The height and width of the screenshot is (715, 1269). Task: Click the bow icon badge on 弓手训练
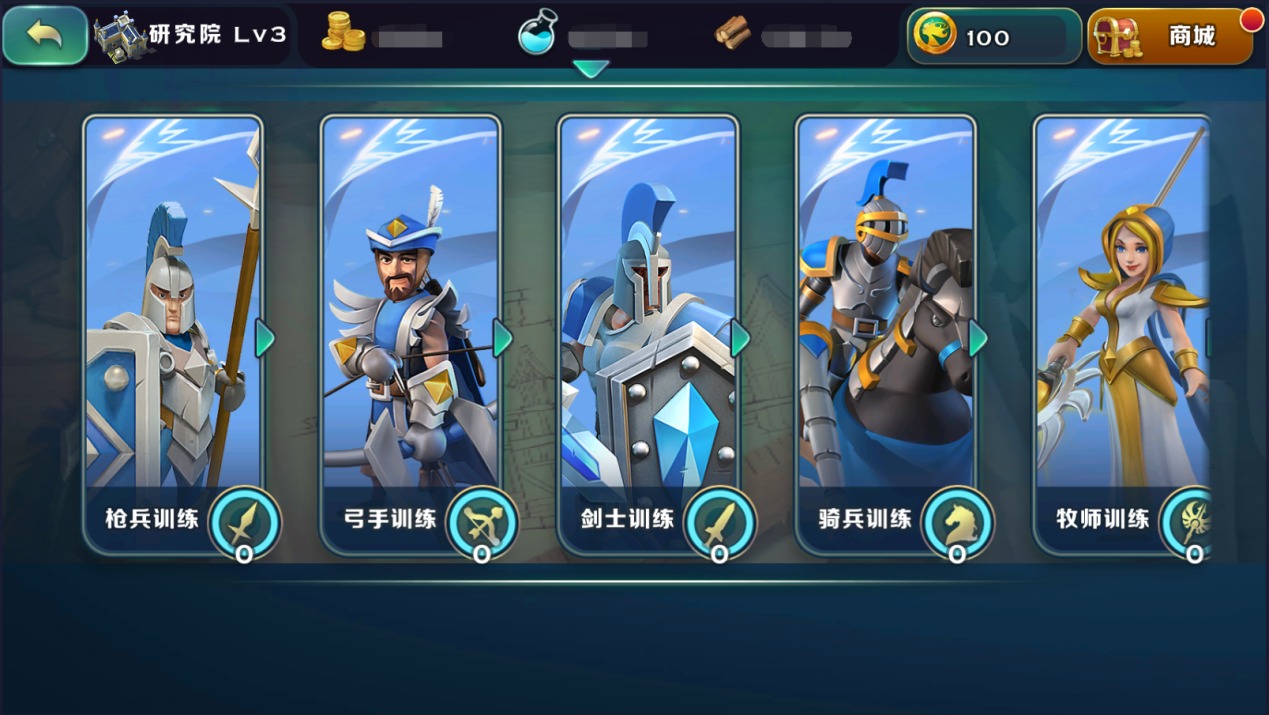(482, 522)
